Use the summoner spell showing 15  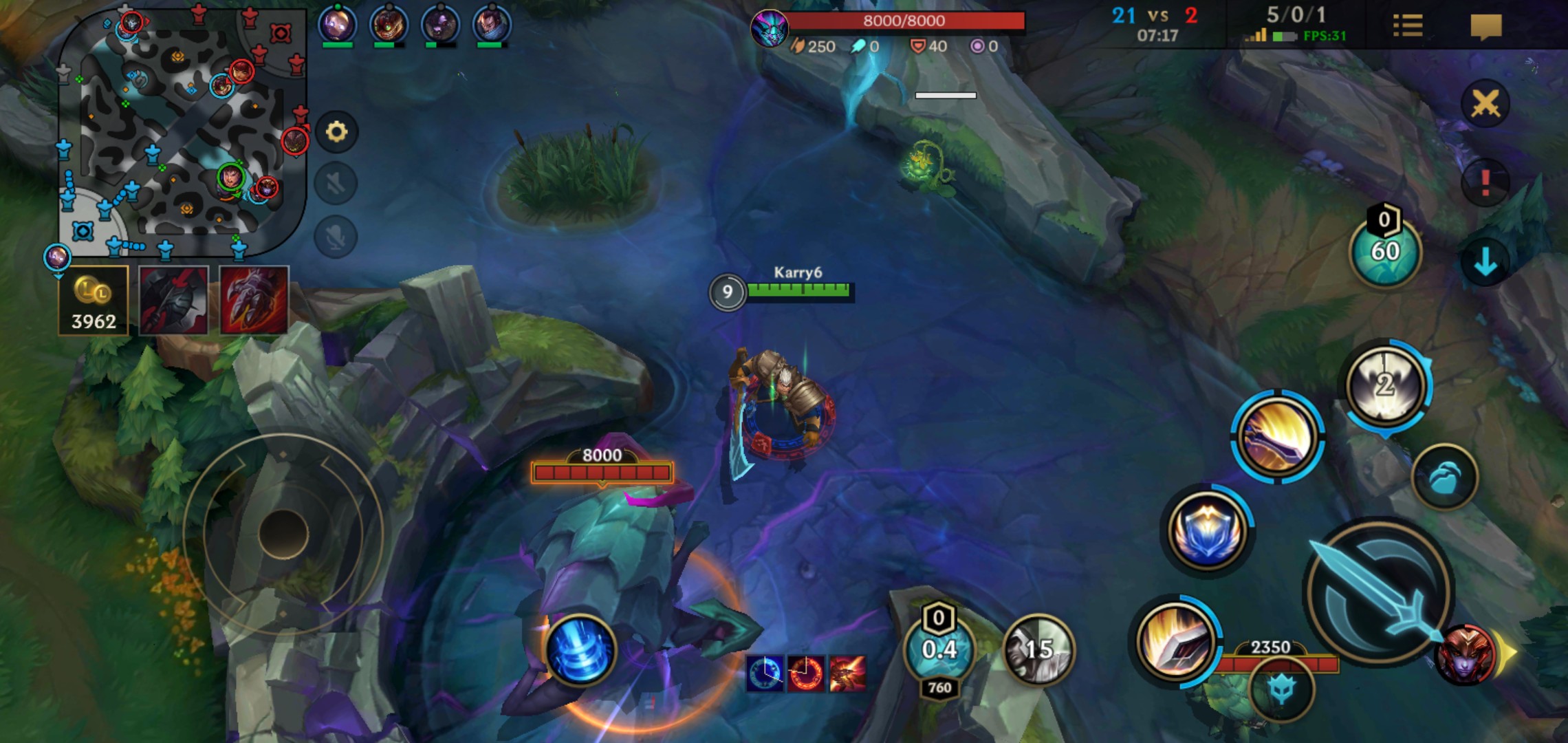[1038, 650]
